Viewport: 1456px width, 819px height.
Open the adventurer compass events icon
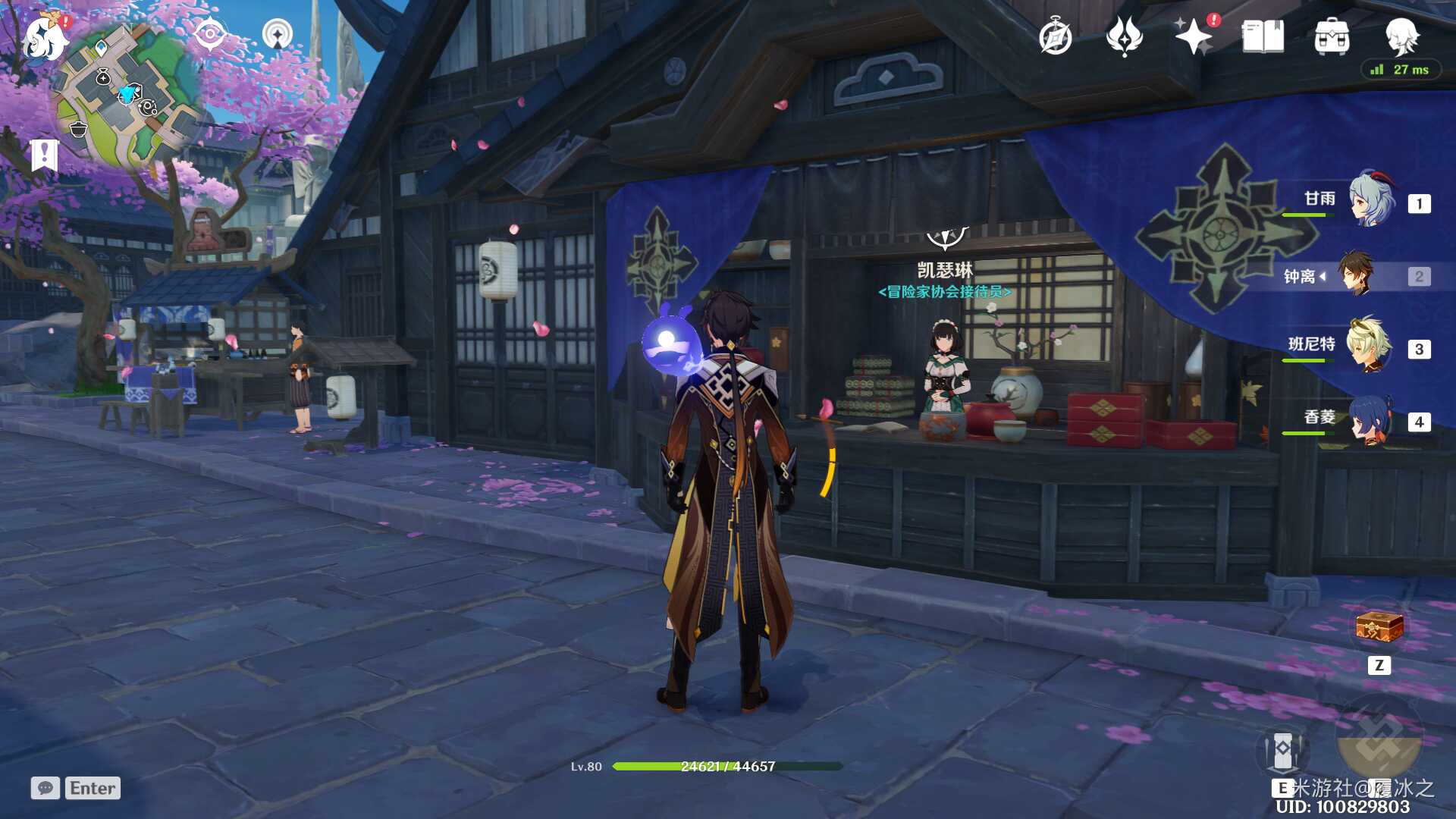click(1055, 37)
